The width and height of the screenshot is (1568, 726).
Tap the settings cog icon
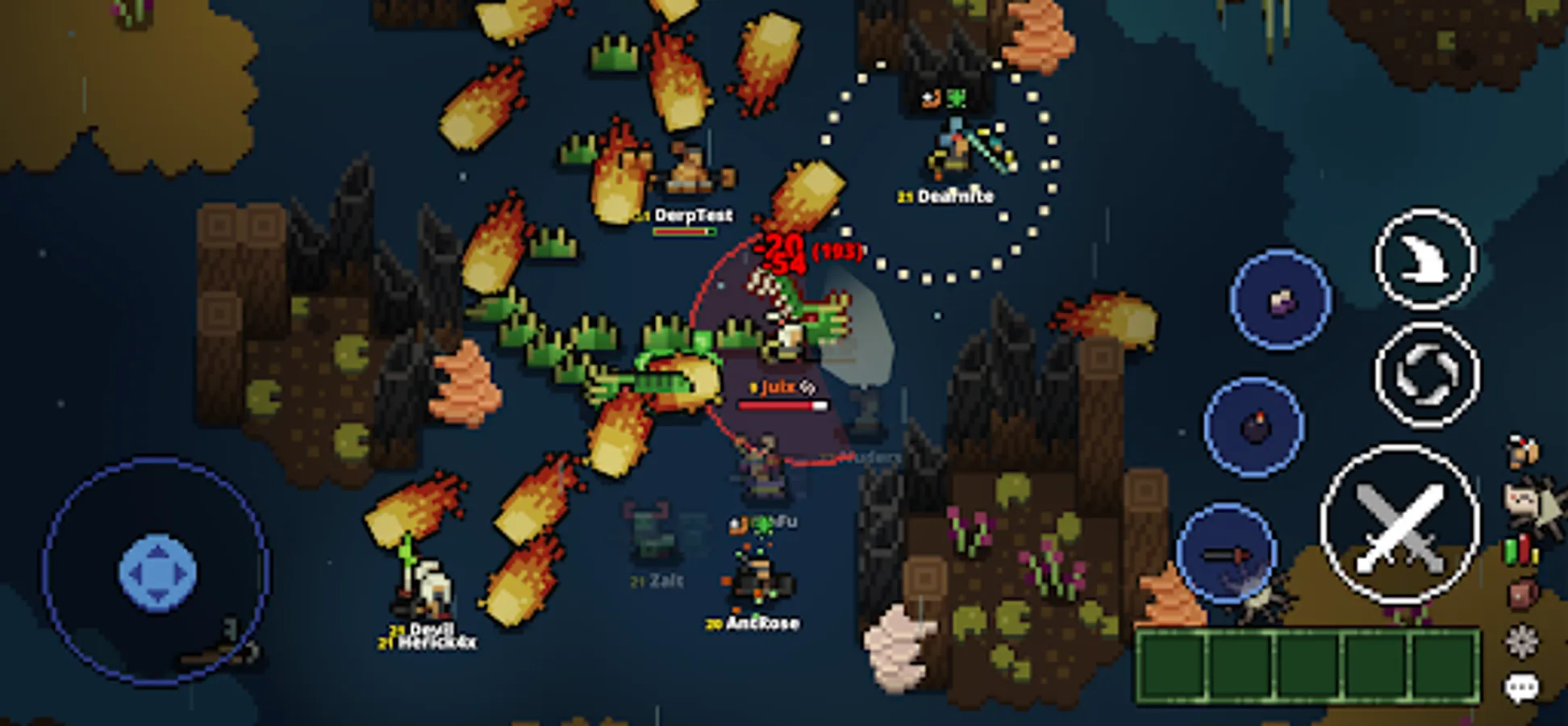point(1521,640)
